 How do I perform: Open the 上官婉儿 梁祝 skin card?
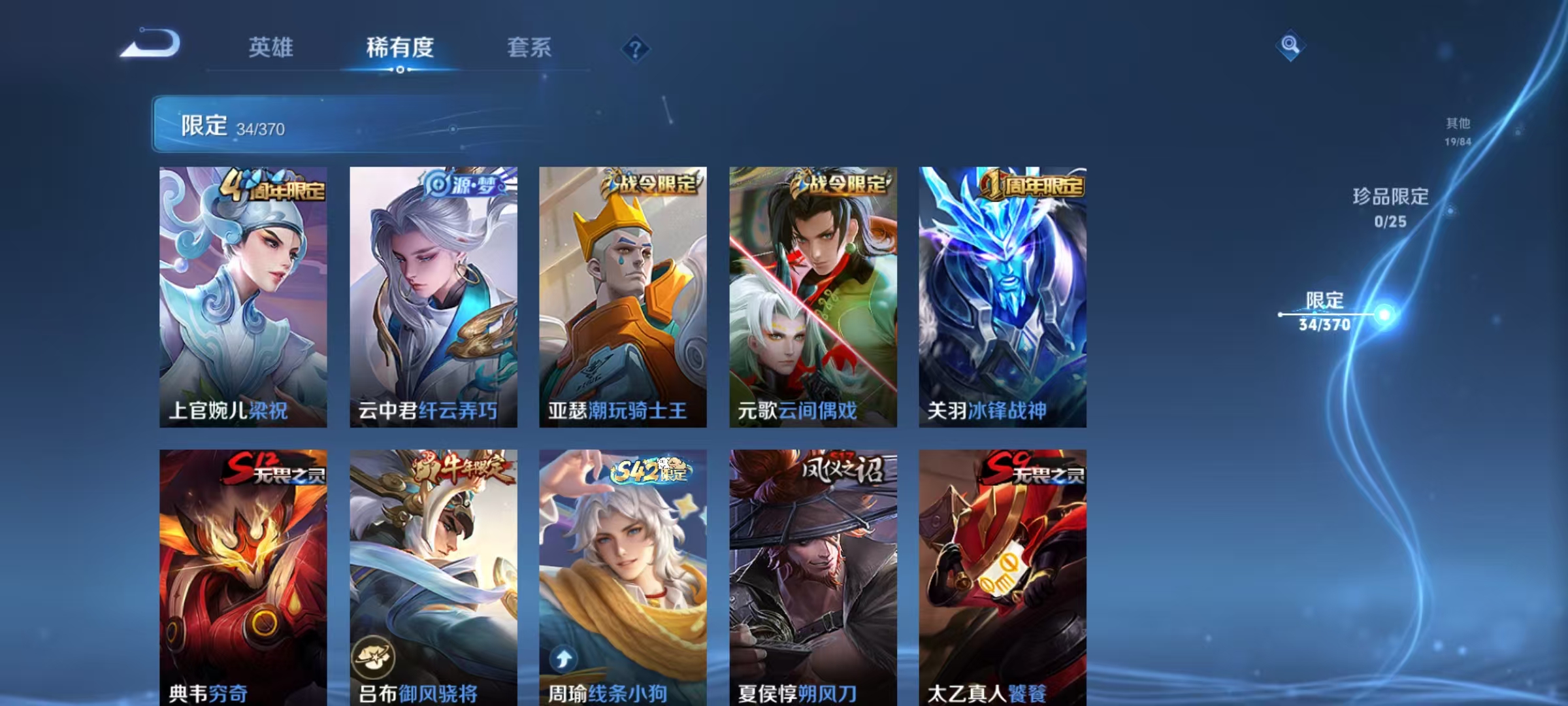(242, 294)
